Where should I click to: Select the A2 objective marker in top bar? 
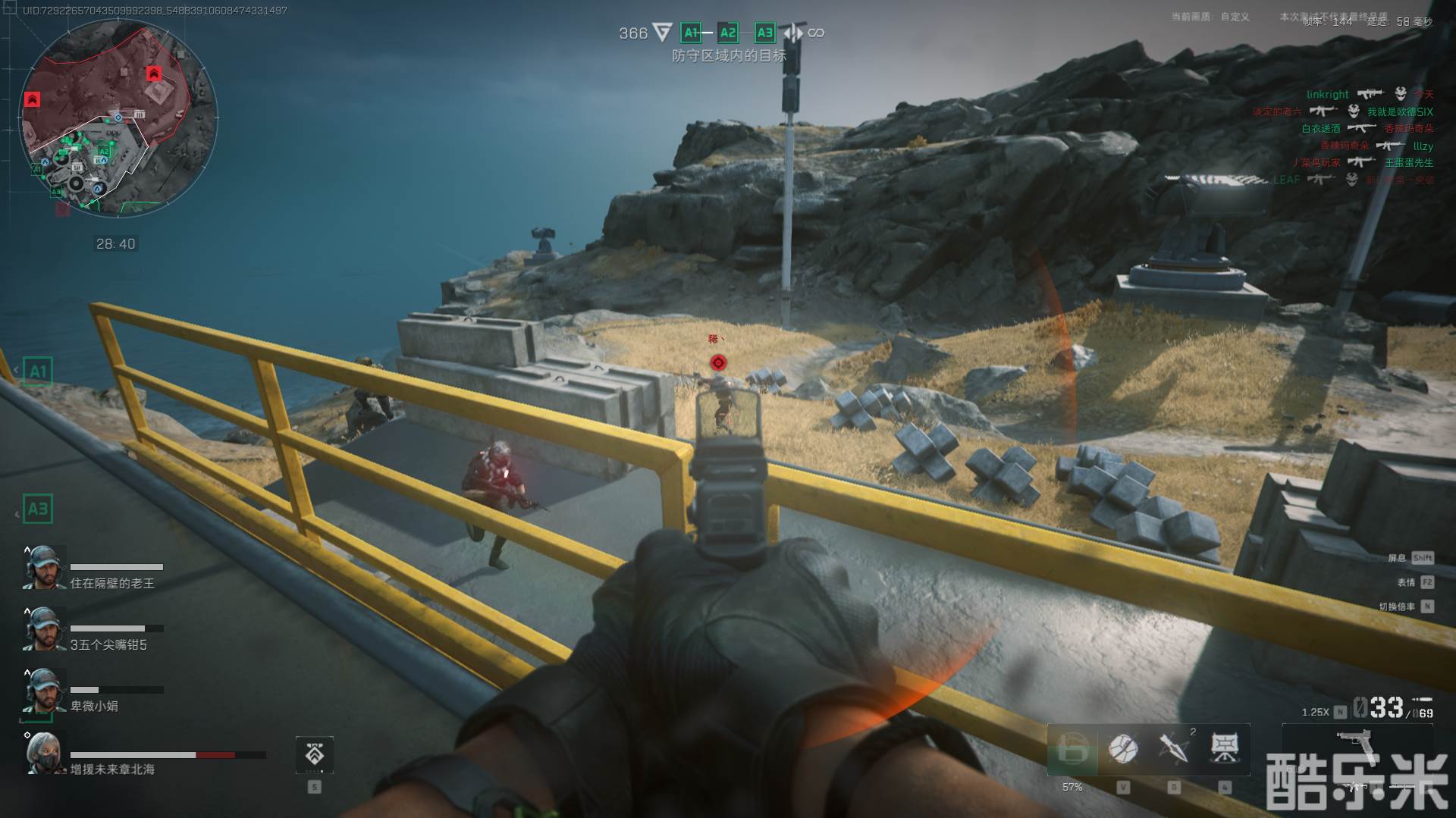point(728,33)
